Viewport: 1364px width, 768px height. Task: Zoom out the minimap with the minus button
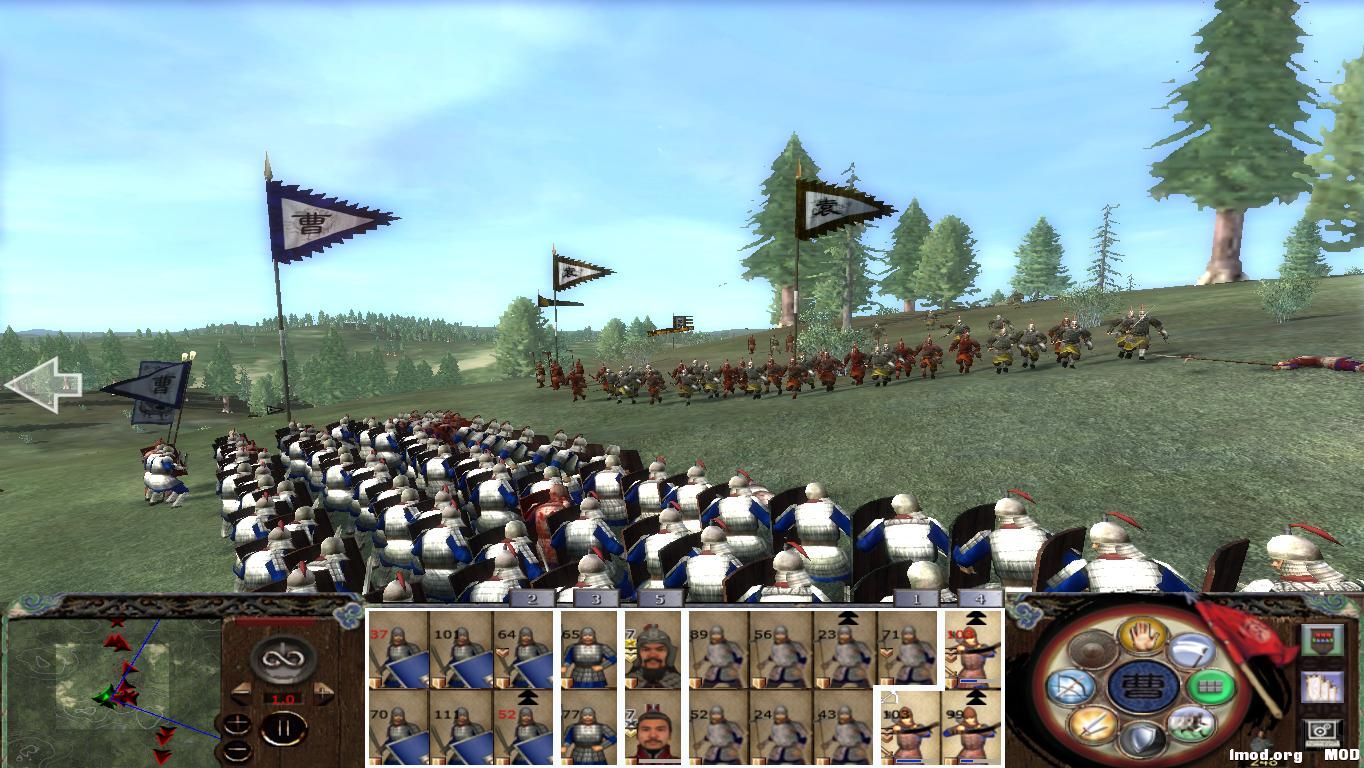[237, 751]
